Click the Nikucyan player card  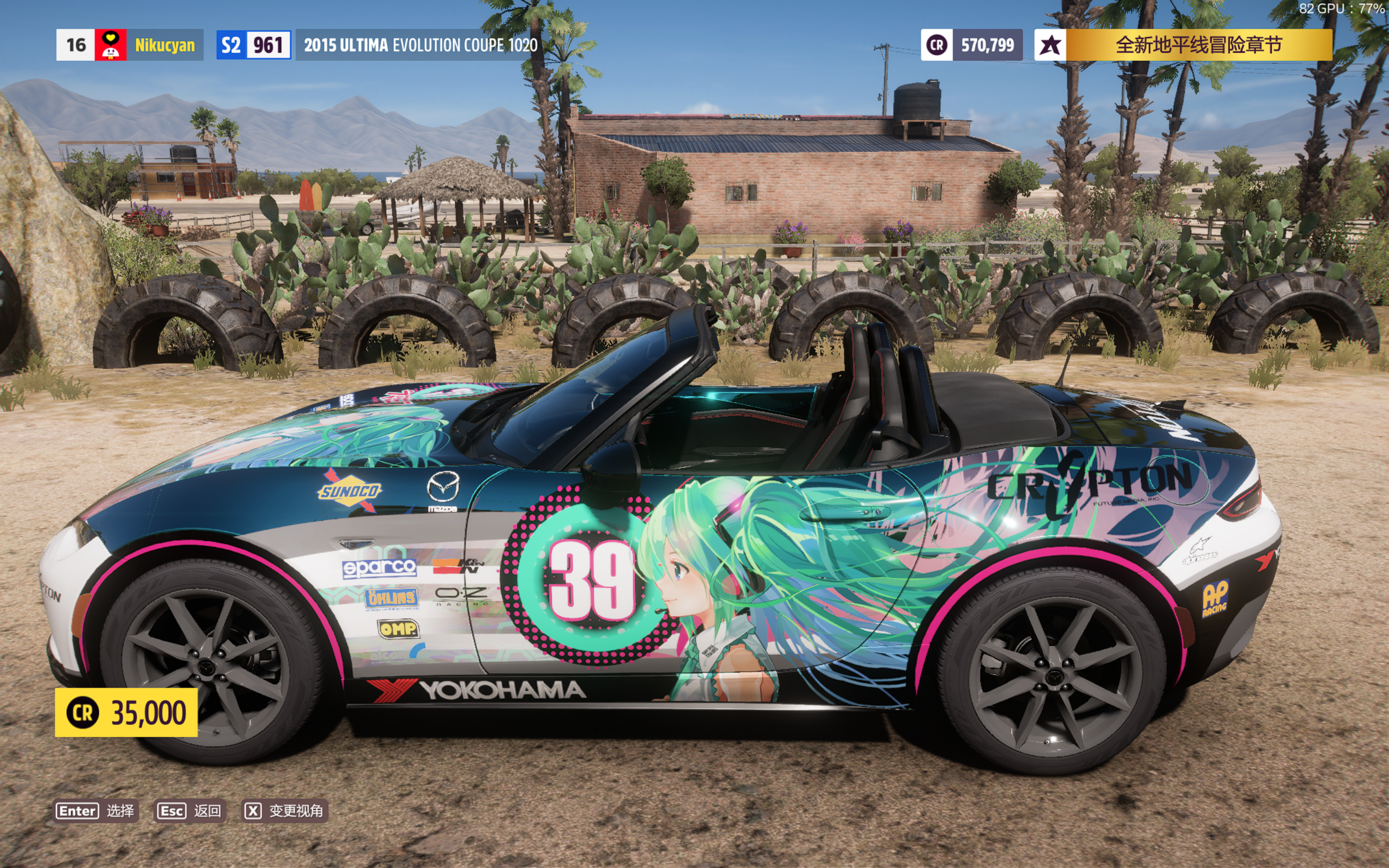[x=130, y=45]
